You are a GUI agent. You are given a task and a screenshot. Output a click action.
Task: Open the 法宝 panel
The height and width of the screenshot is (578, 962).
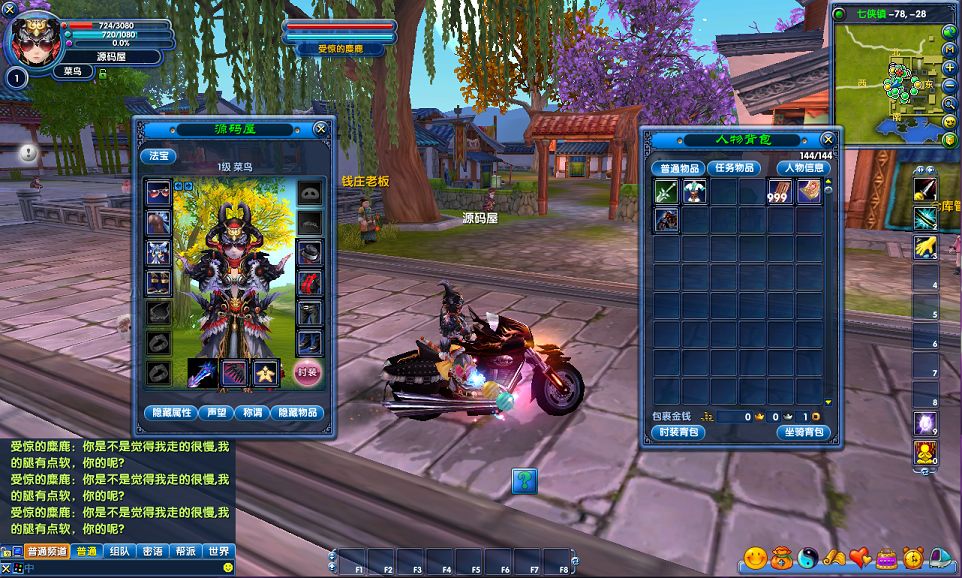point(158,156)
